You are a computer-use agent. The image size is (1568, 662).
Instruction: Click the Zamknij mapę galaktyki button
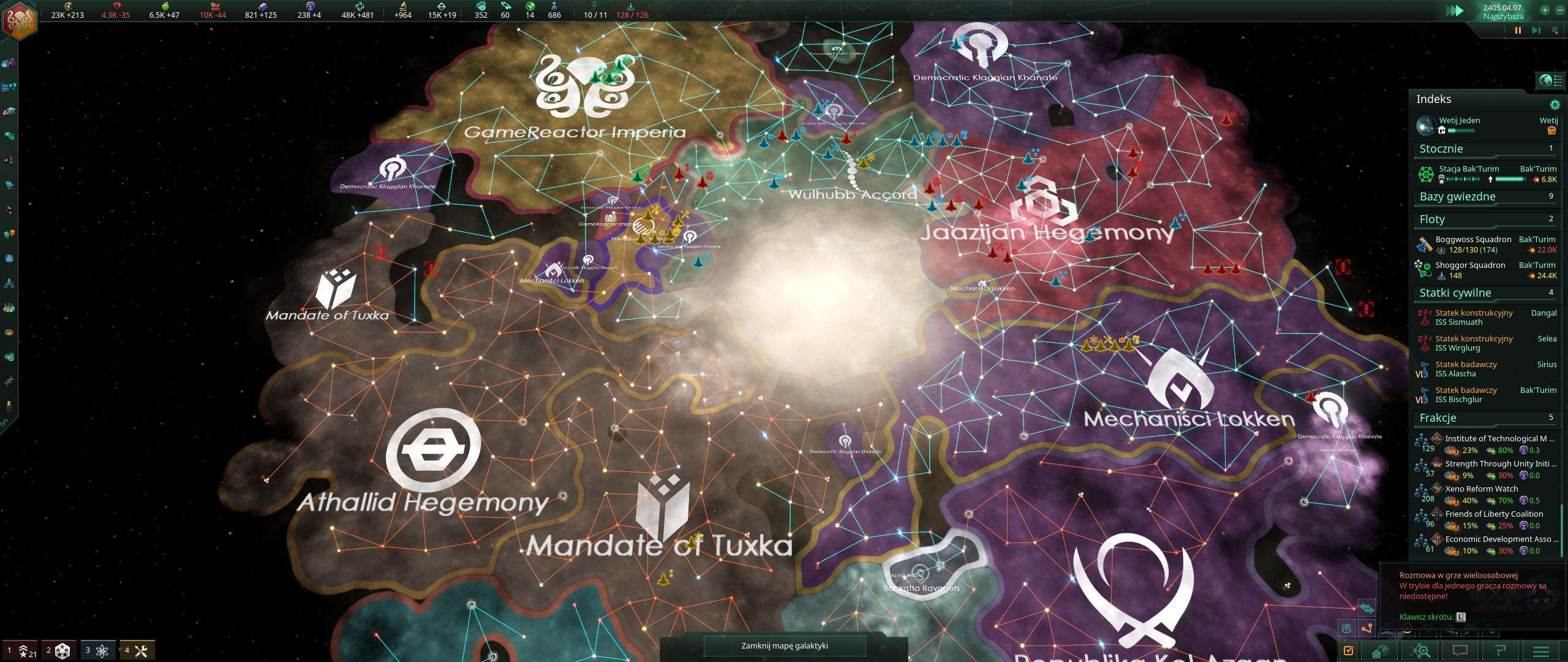coord(785,646)
